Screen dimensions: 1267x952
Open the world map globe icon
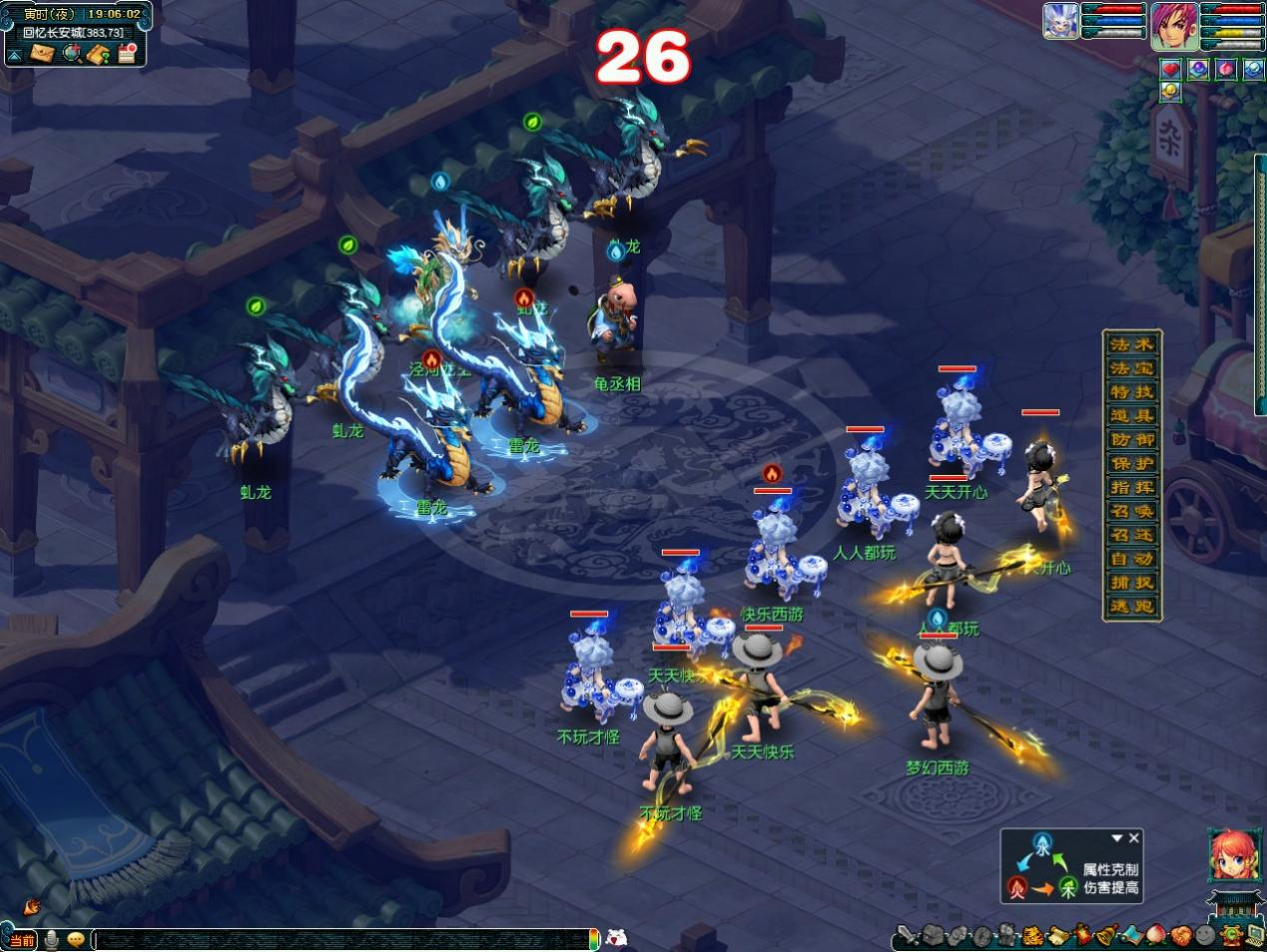point(71,53)
